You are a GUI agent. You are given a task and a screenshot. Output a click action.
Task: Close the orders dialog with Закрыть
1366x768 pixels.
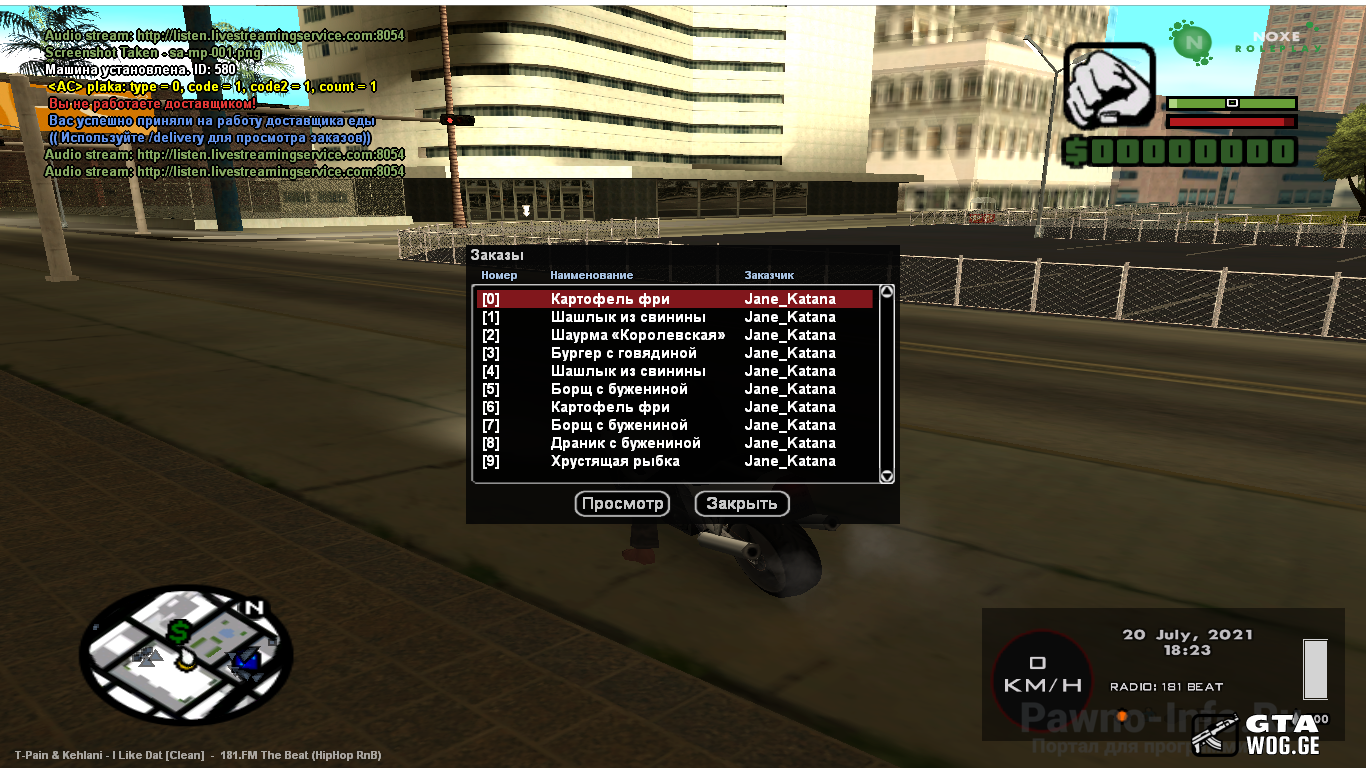(x=742, y=504)
